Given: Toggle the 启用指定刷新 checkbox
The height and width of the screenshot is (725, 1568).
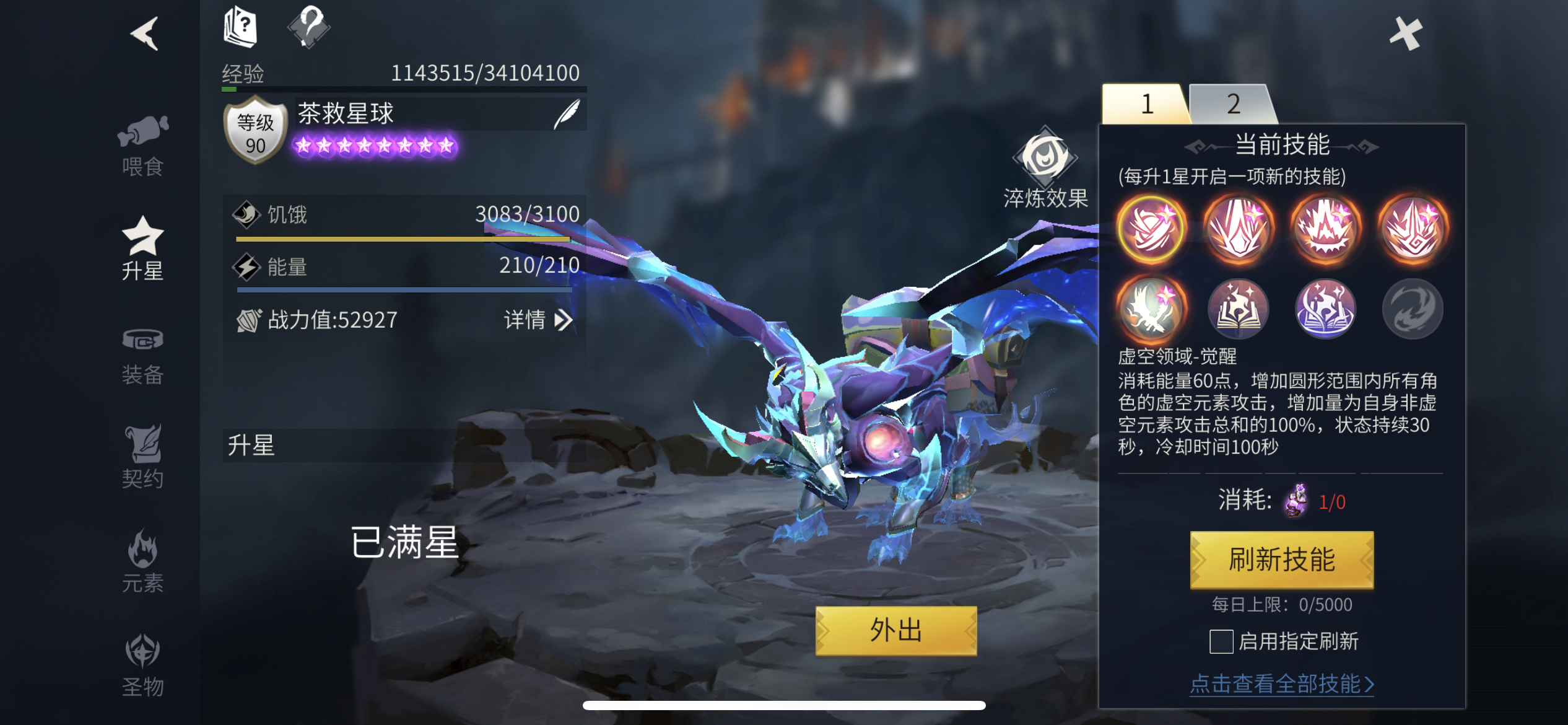Looking at the screenshot, I should [1221, 641].
